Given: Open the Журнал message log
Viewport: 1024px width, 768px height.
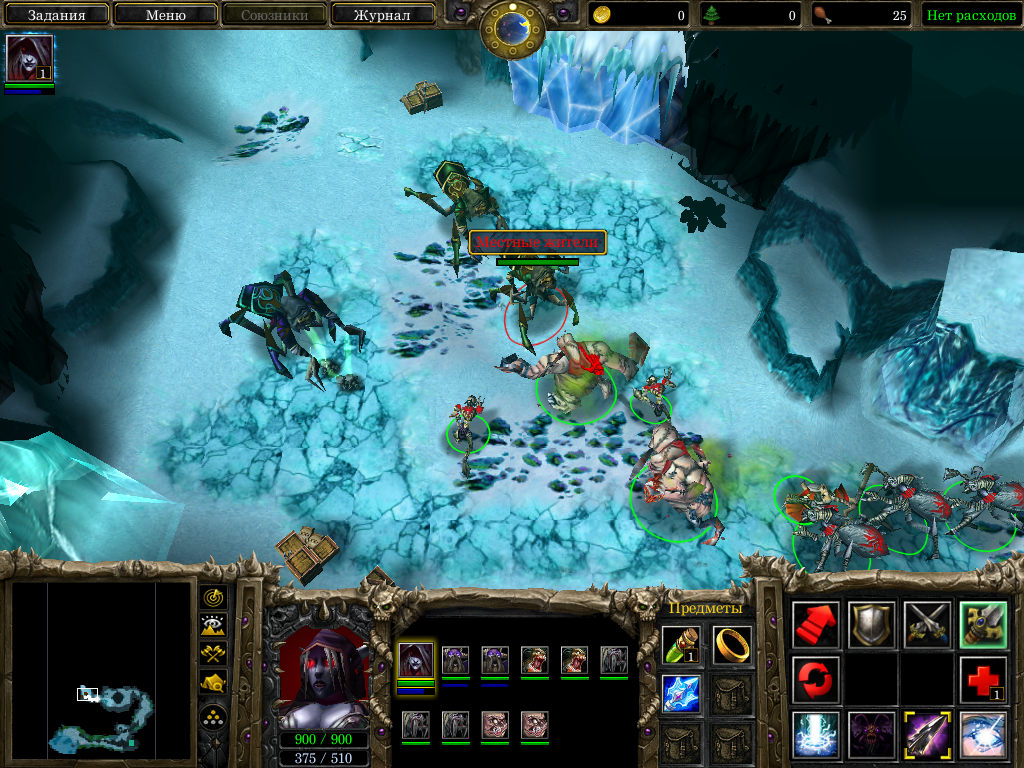Looking at the screenshot, I should (382, 15).
